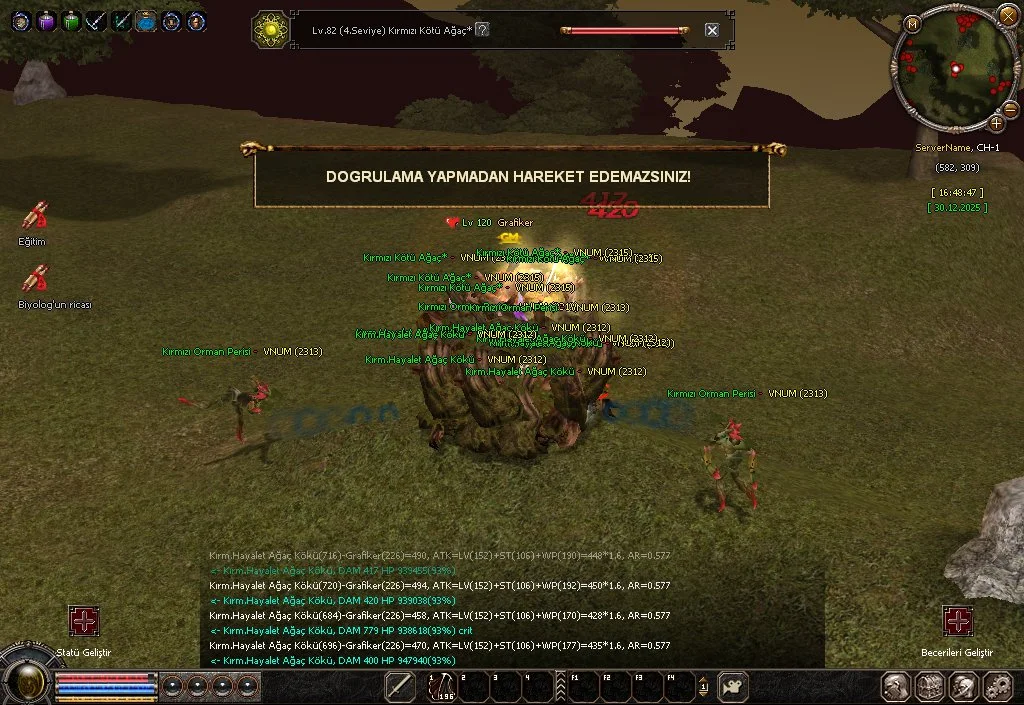The height and width of the screenshot is (705, 1024).
Task: Click the question mark beside target name
Action: [x=482, y=30]
